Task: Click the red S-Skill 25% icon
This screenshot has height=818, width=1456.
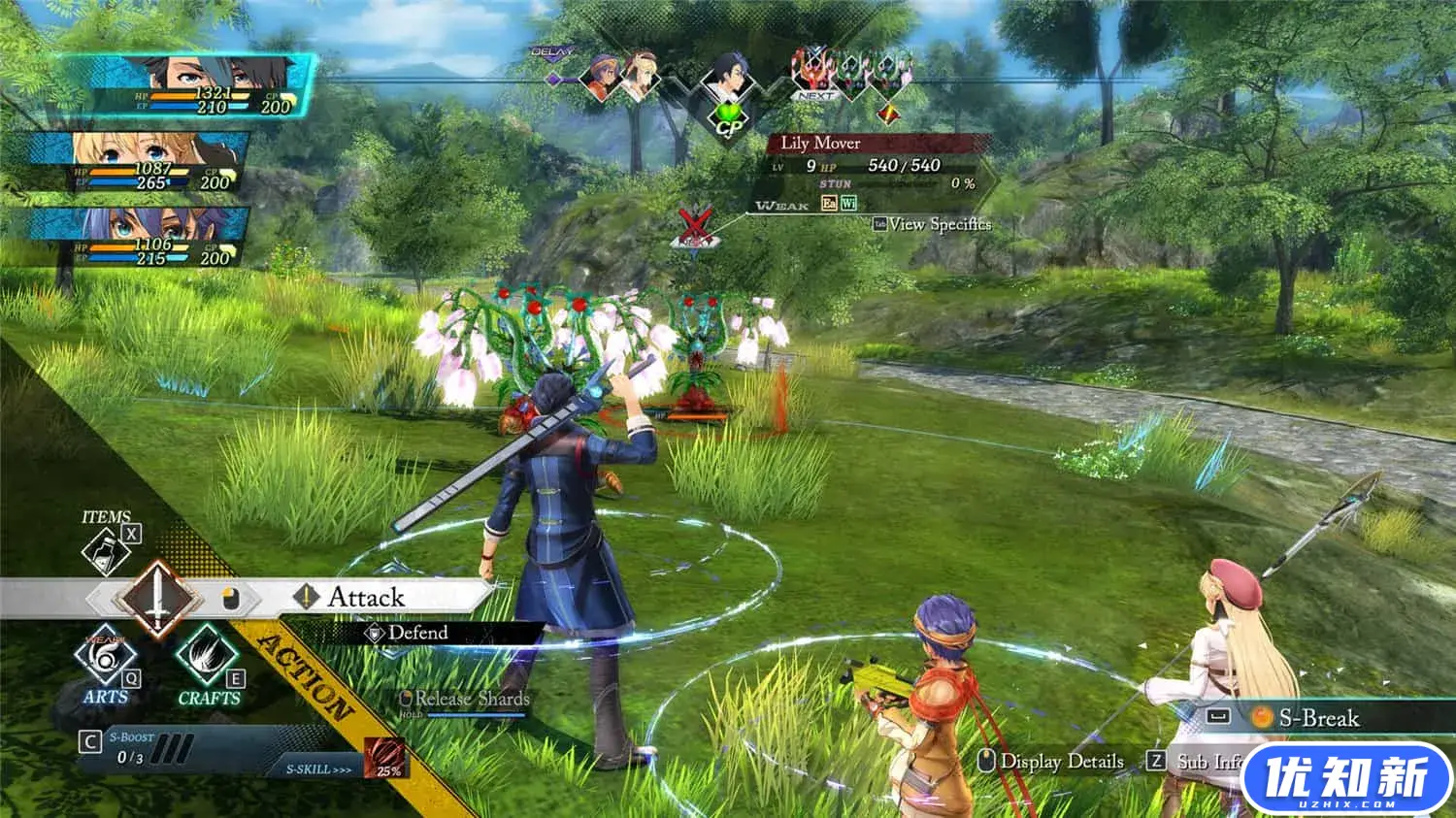Action: point(385,757)
